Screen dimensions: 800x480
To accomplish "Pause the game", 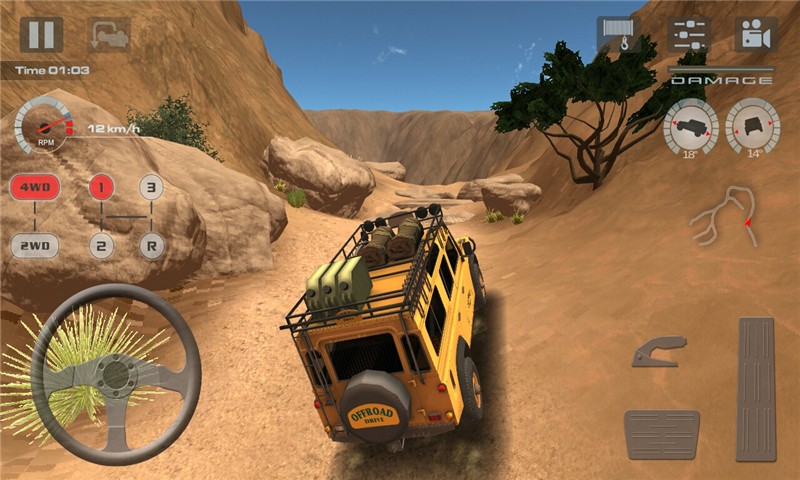I will pos(41,35).
